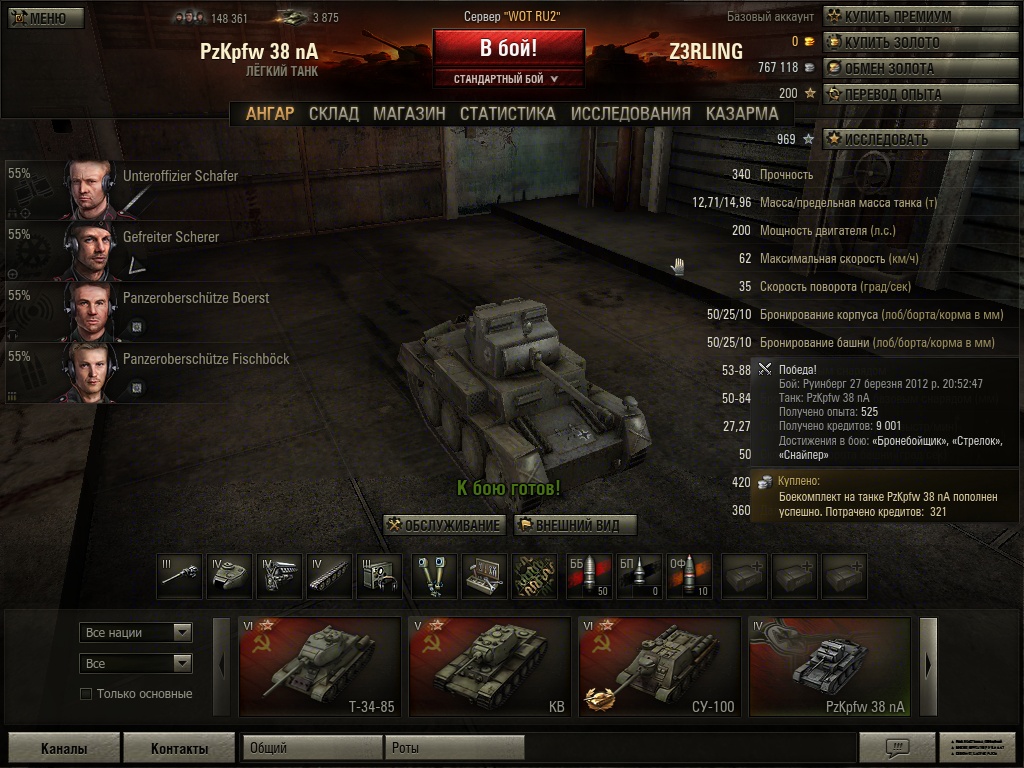The image size is (1024, 768).
Task: Open the Обслуживание service button
Action: [445, 525]
